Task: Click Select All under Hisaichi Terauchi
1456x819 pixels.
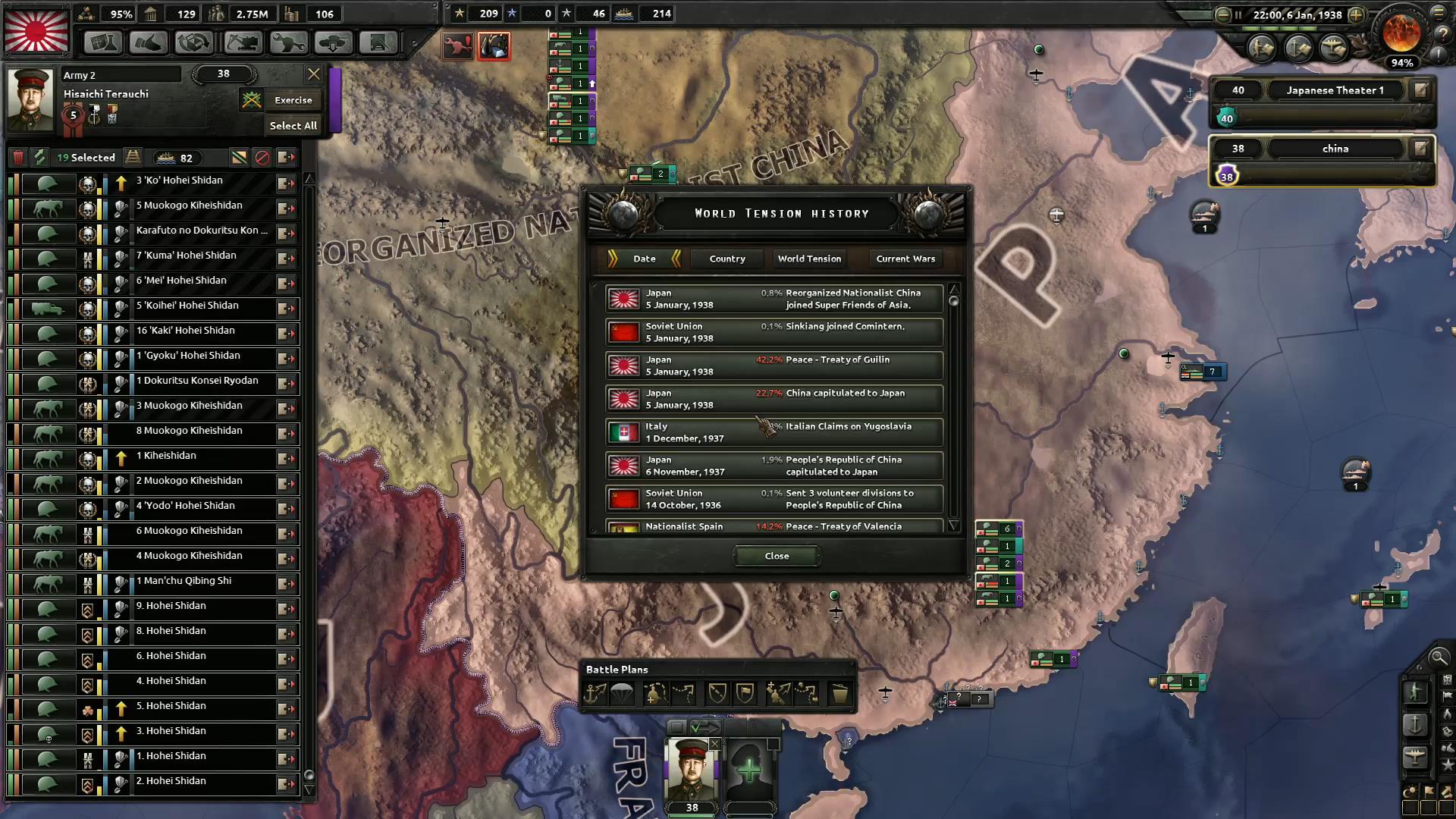Action: point(293,125)
